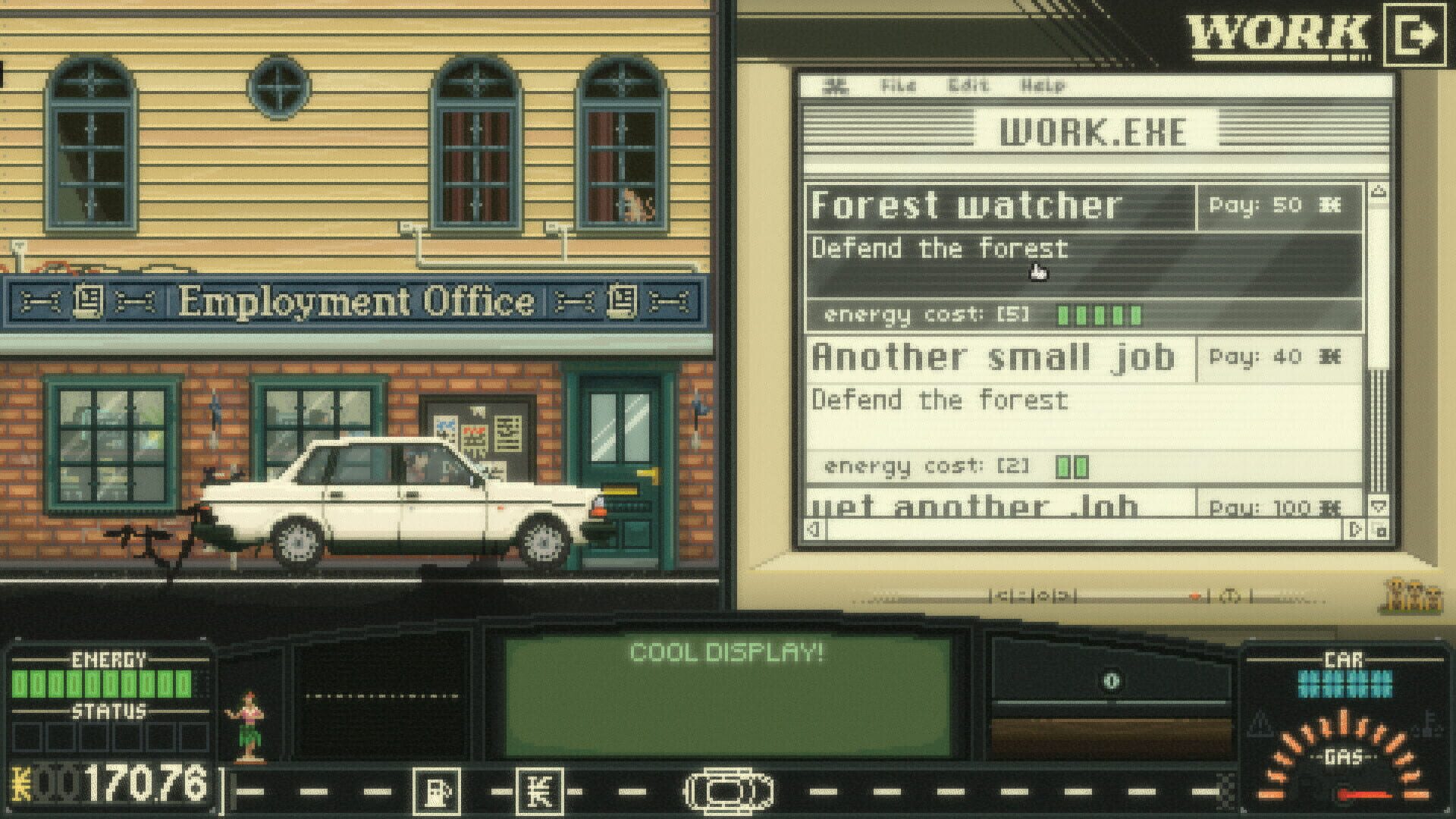Screen dimensions: 1456x819
Task: Click the GAS gauge on the dashboard
Action: click(1348, 755)
